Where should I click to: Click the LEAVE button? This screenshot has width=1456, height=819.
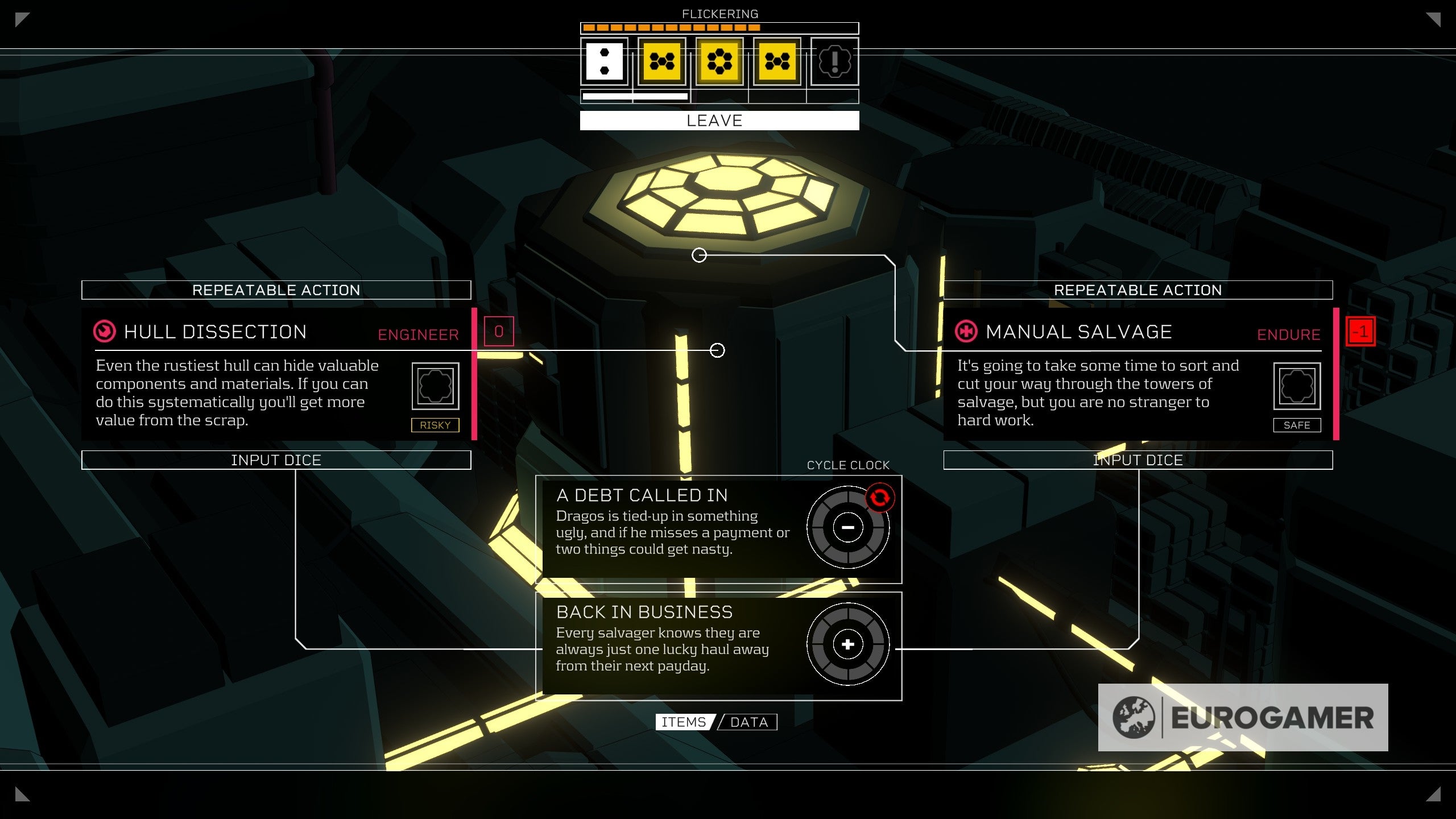[x=719, y=121]
